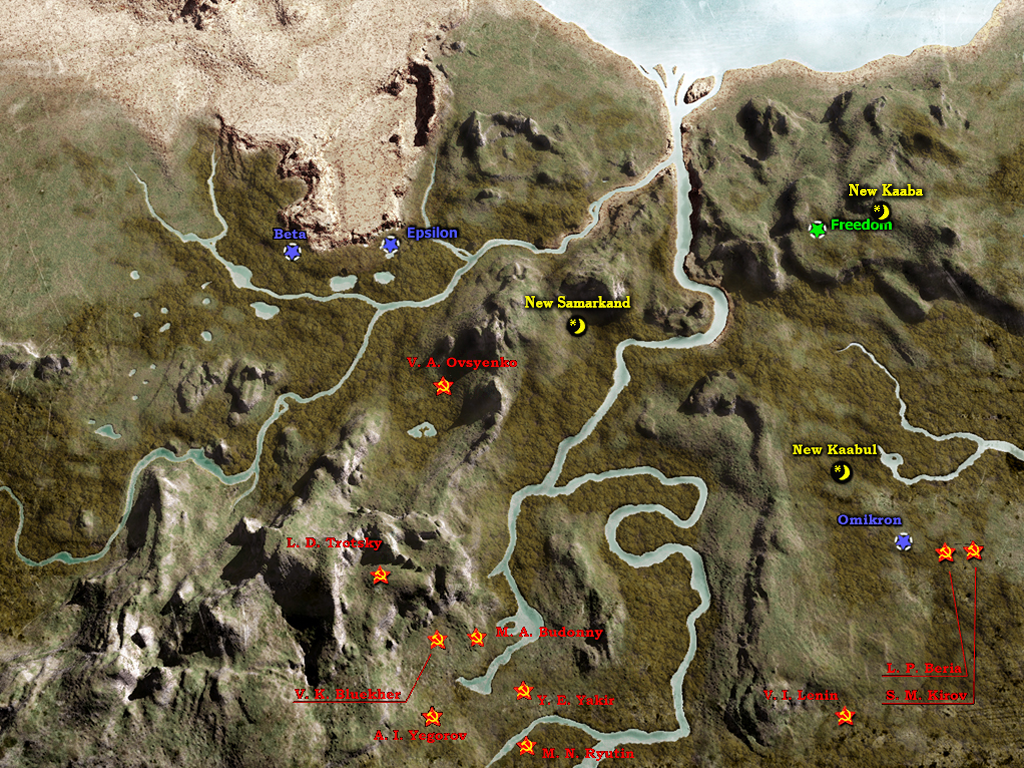Select the New Kaaba crescent marker
Screen dimensions: 1024x768
[880, 211]
